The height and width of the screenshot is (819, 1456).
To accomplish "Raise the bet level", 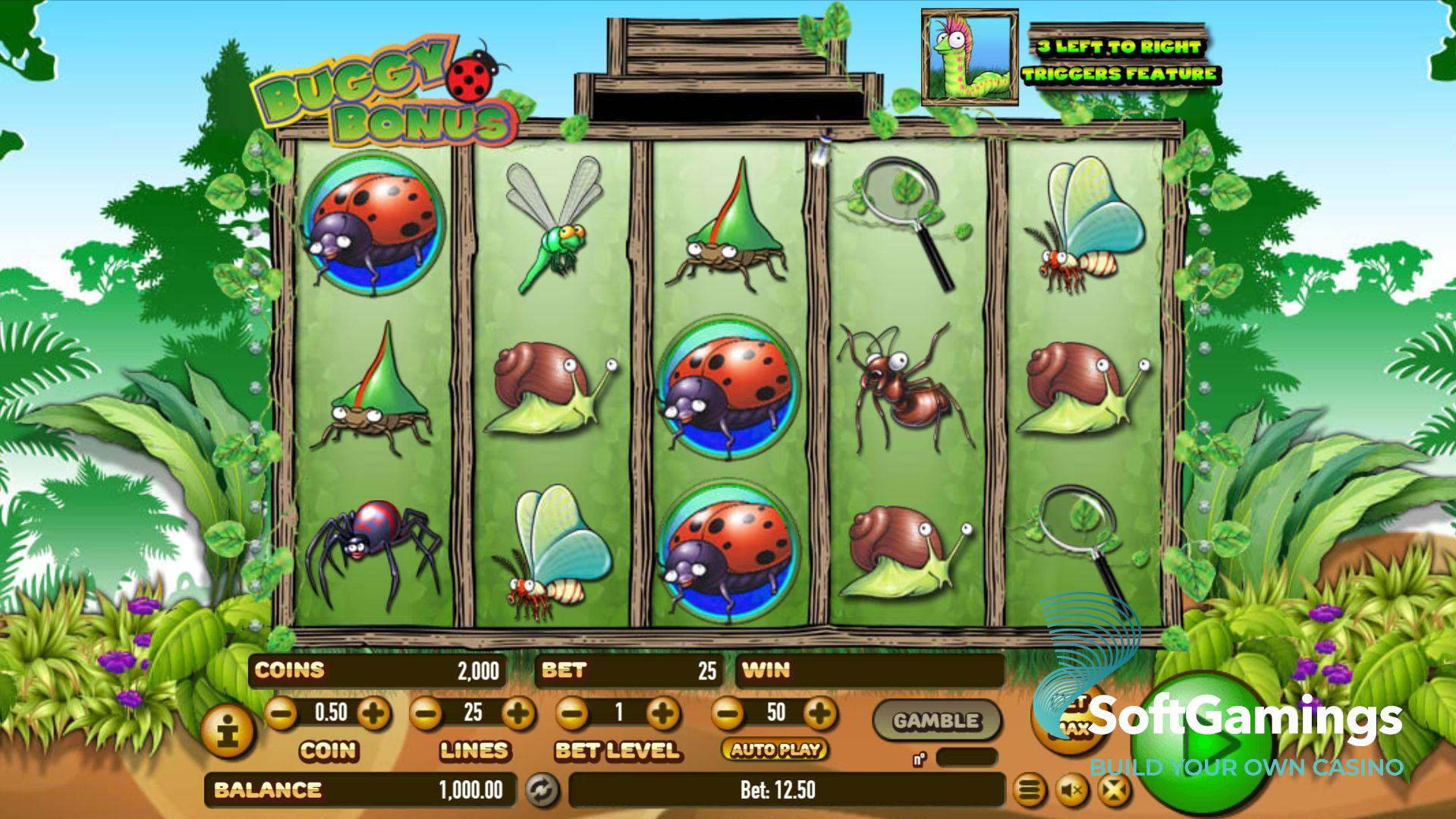I will click(x=664, y=713).
